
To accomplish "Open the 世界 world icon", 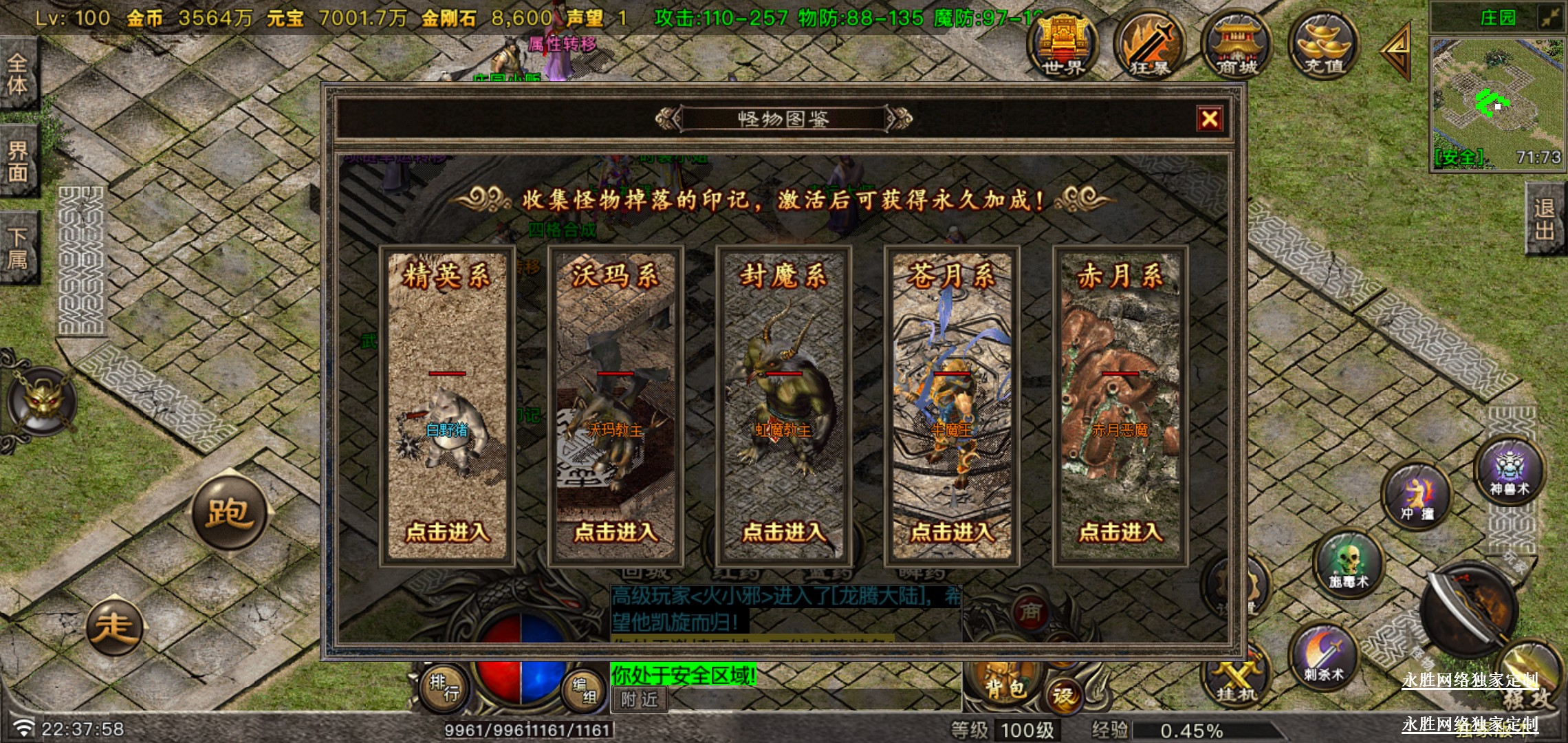I will (1063, 45).
